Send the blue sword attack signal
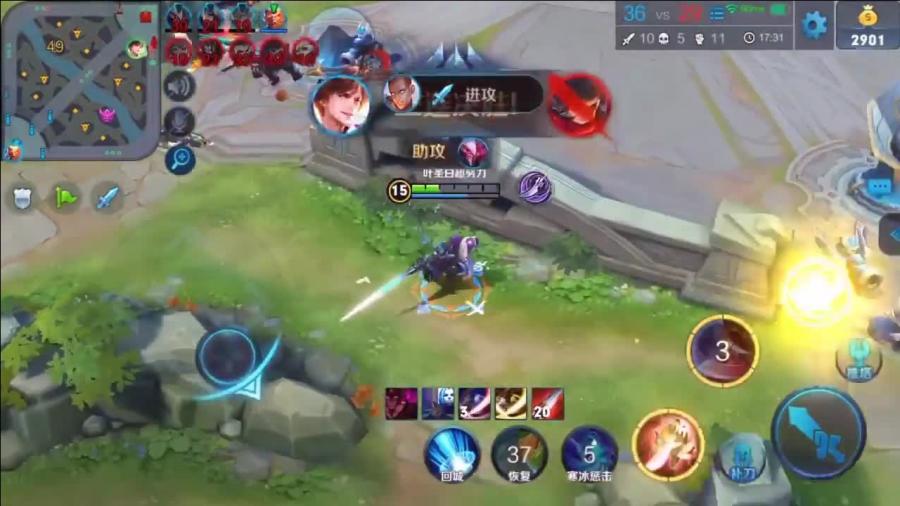This screenshot has width=900, height=506. tap(107, 196)
